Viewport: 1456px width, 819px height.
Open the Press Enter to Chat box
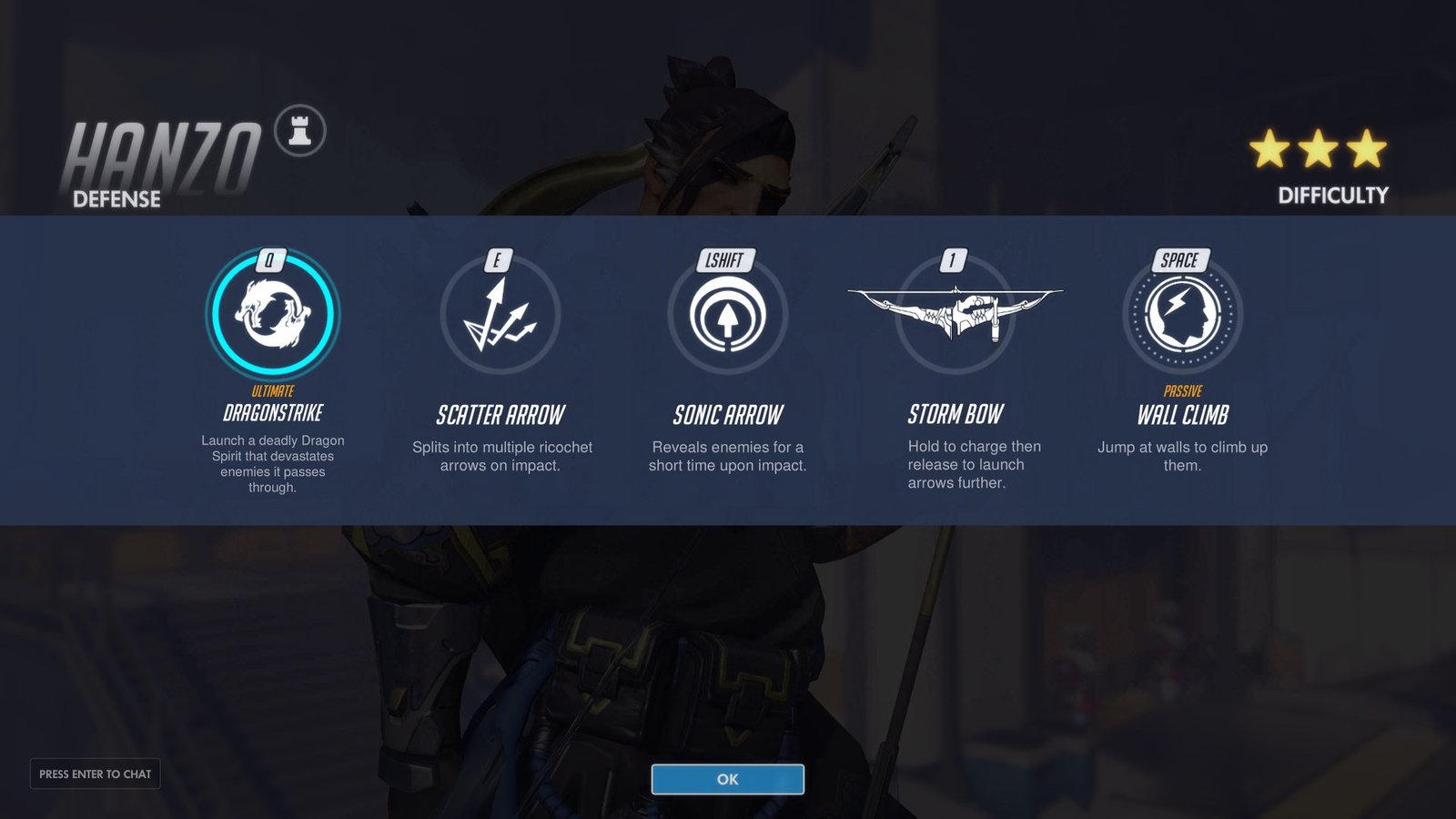(x=96, y=773)
